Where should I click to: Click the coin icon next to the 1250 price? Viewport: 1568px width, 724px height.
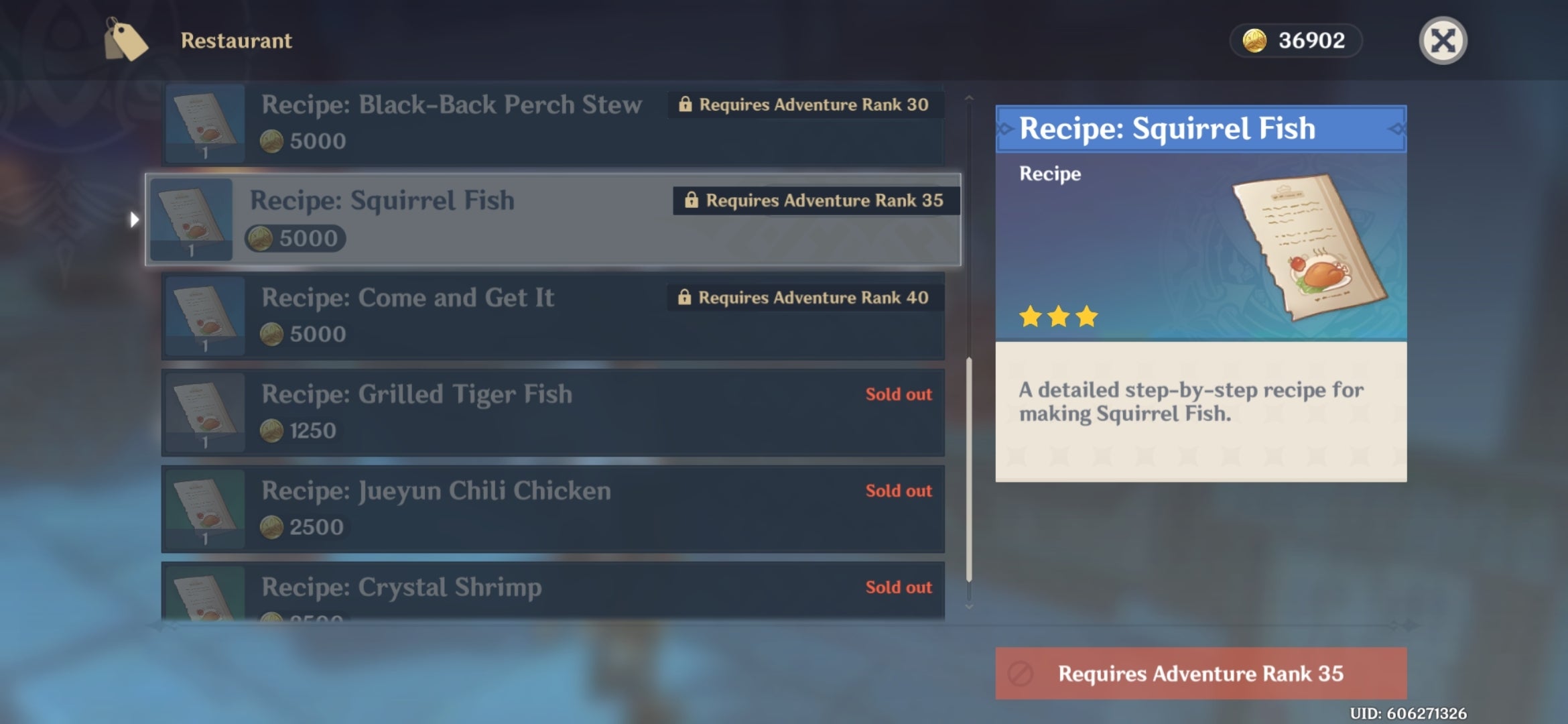click(x=271, y=431)
